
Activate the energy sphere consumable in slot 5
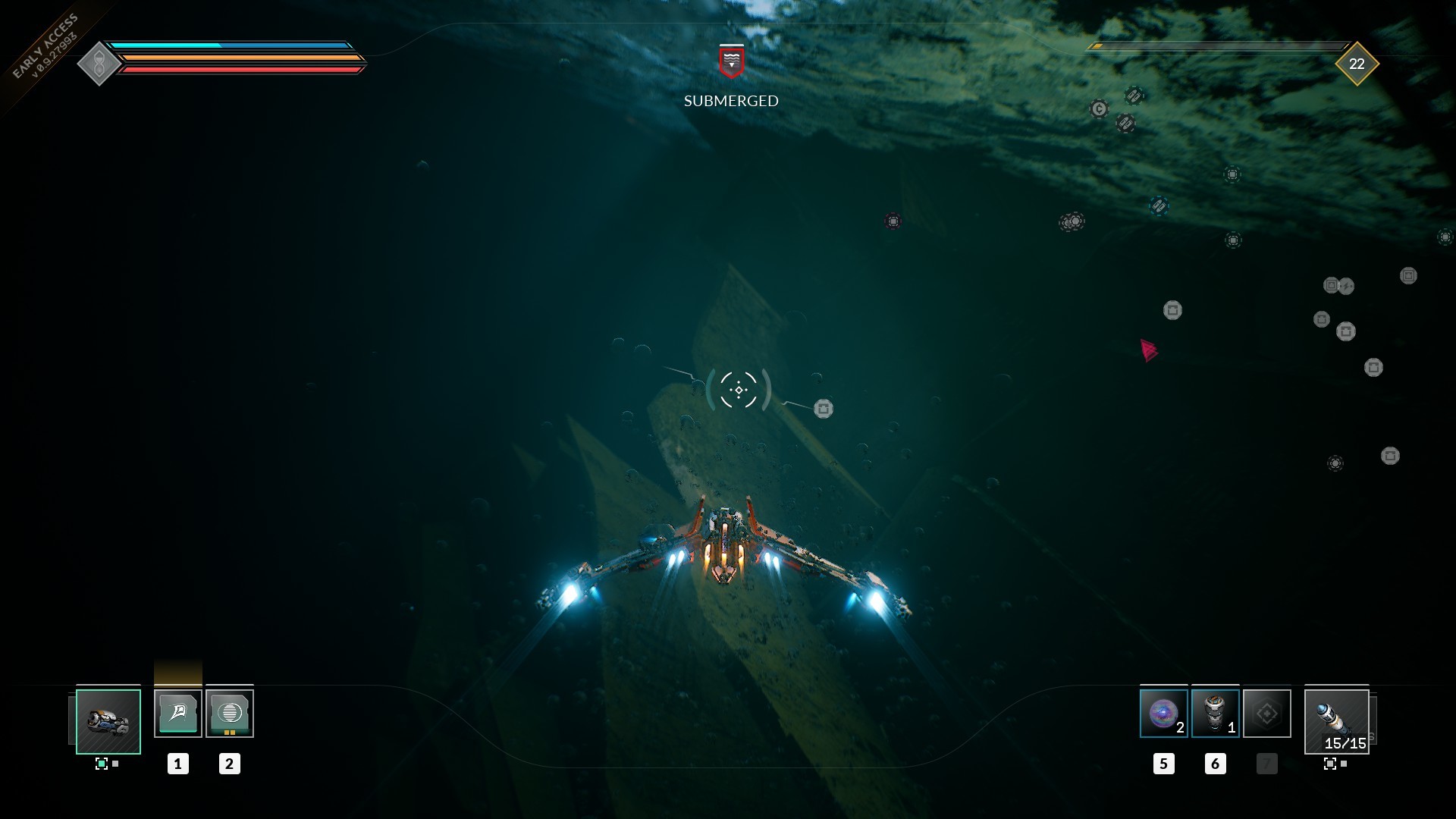[x=1163, y=713]
